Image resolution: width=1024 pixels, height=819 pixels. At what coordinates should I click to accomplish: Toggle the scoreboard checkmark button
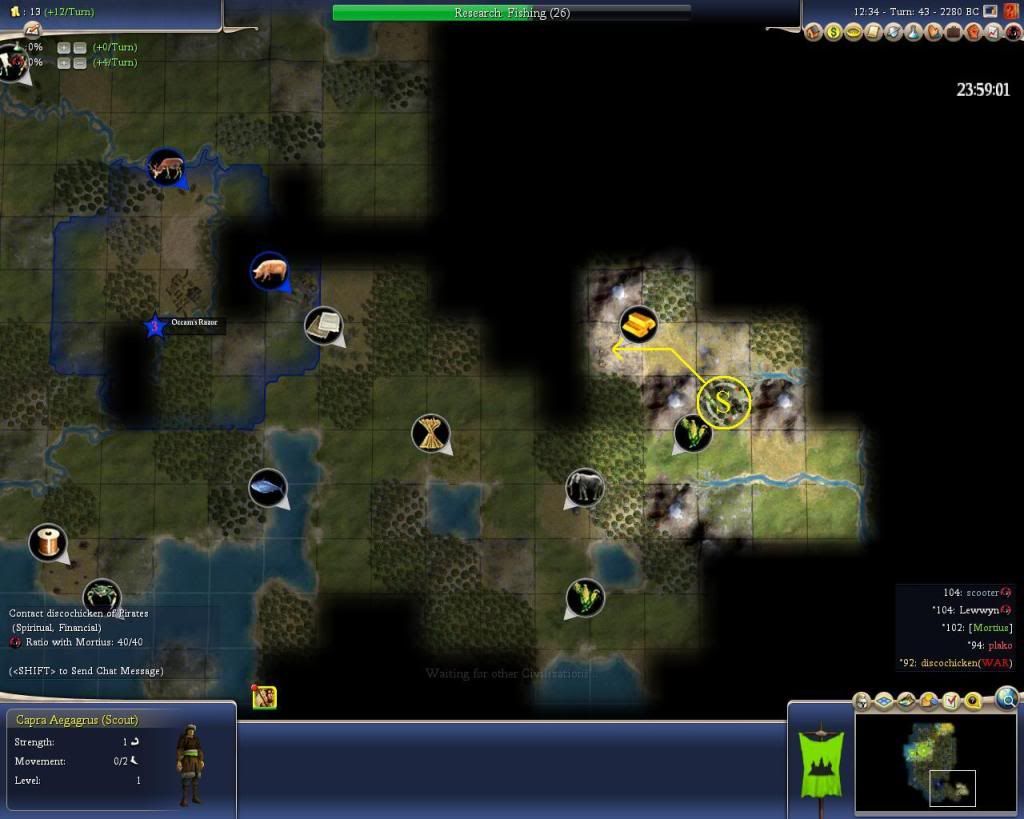click(x=951, y=702)
